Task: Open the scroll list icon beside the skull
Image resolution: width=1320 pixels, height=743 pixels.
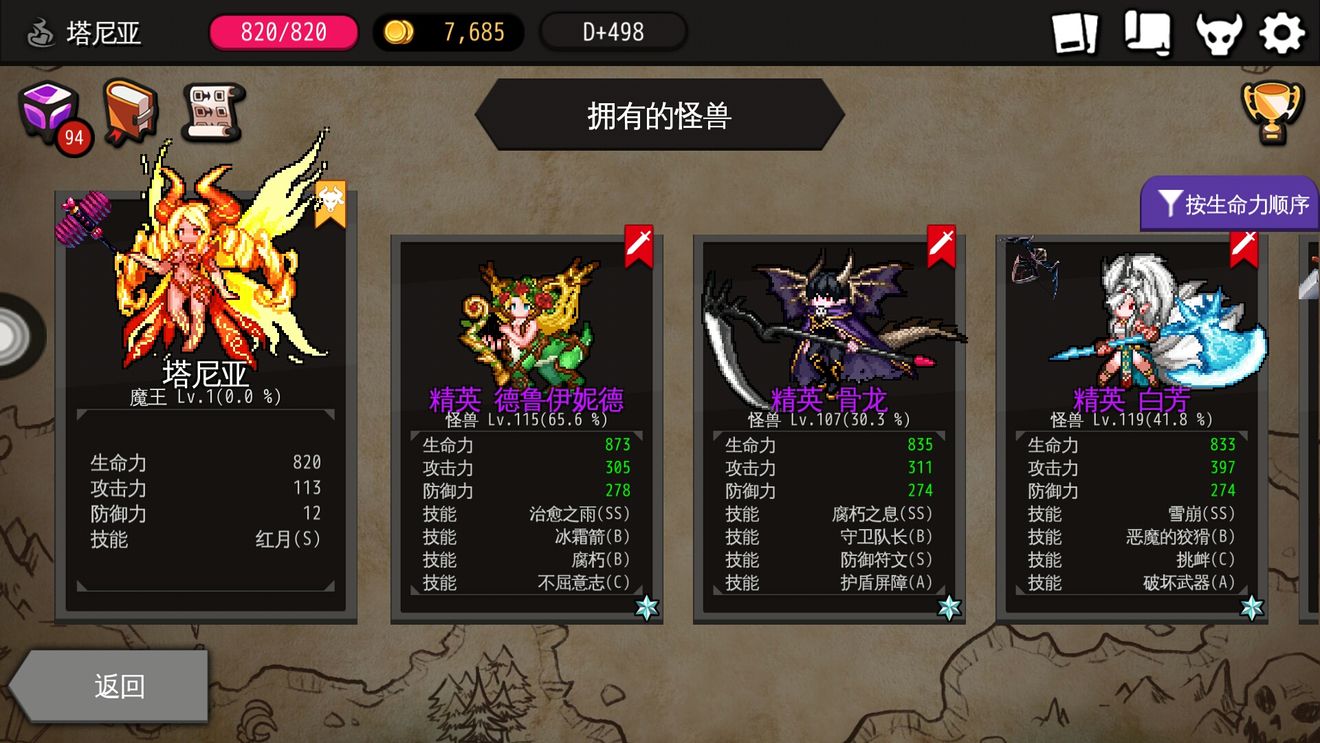Action: (1148, 31)
